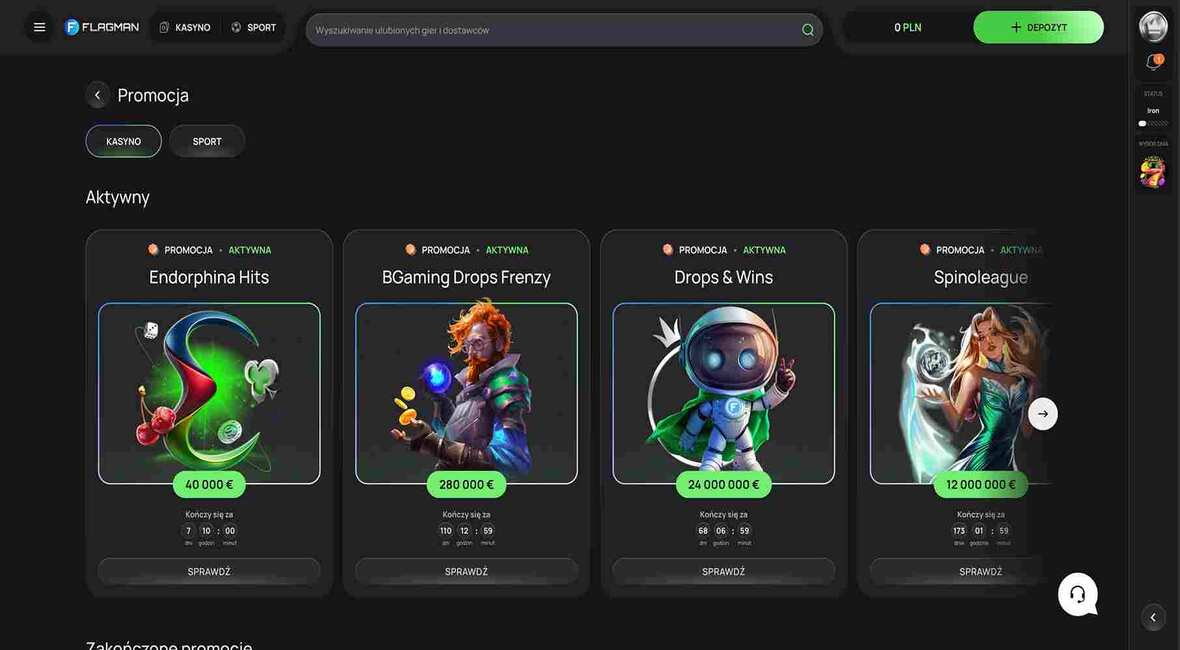The image size is (1180, 650).
Task: Click the green Depozyt button
Action: (x=1038, y=27)
